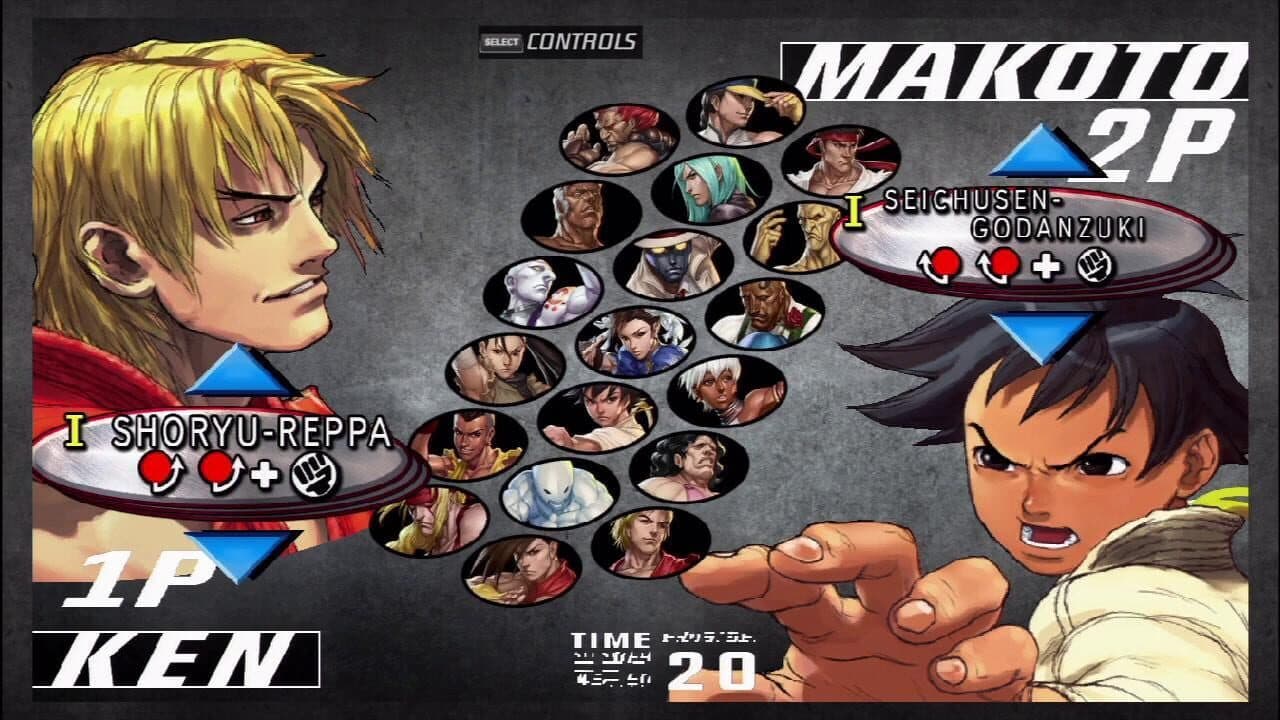Screen dimensions: 1280x720
Task: Open SELECT CONTROLS at the top
Action: pyautogui.click(x=556, y=40)
